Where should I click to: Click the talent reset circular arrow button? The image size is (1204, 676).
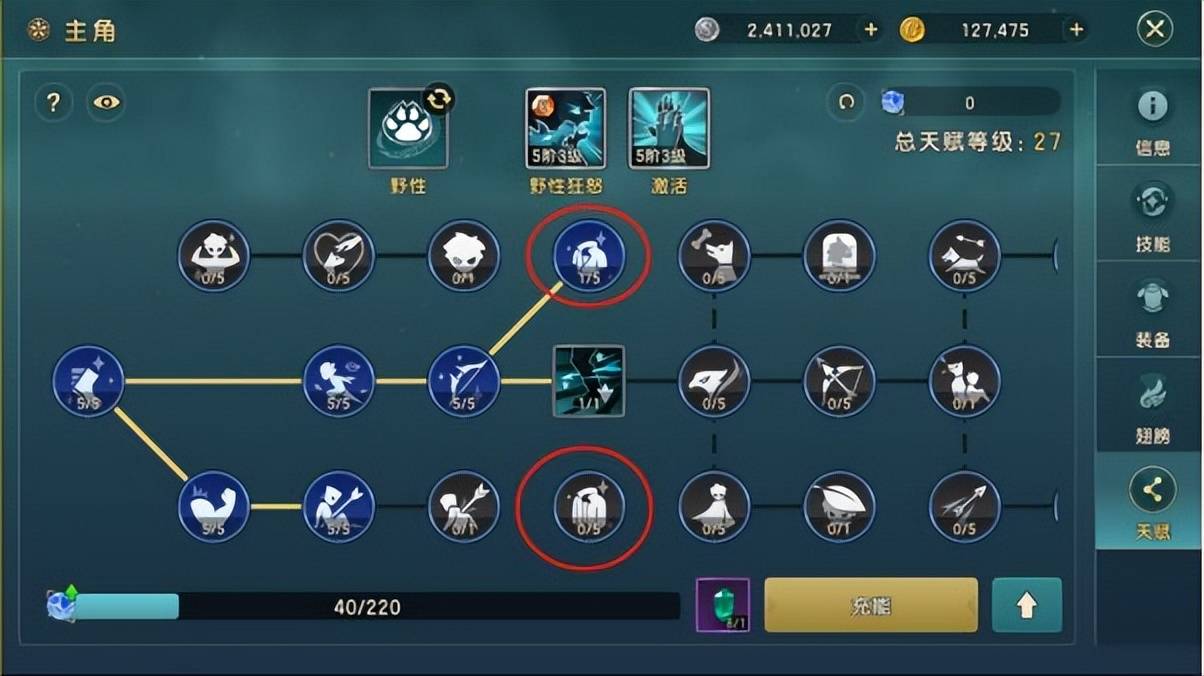coord(846,102)
